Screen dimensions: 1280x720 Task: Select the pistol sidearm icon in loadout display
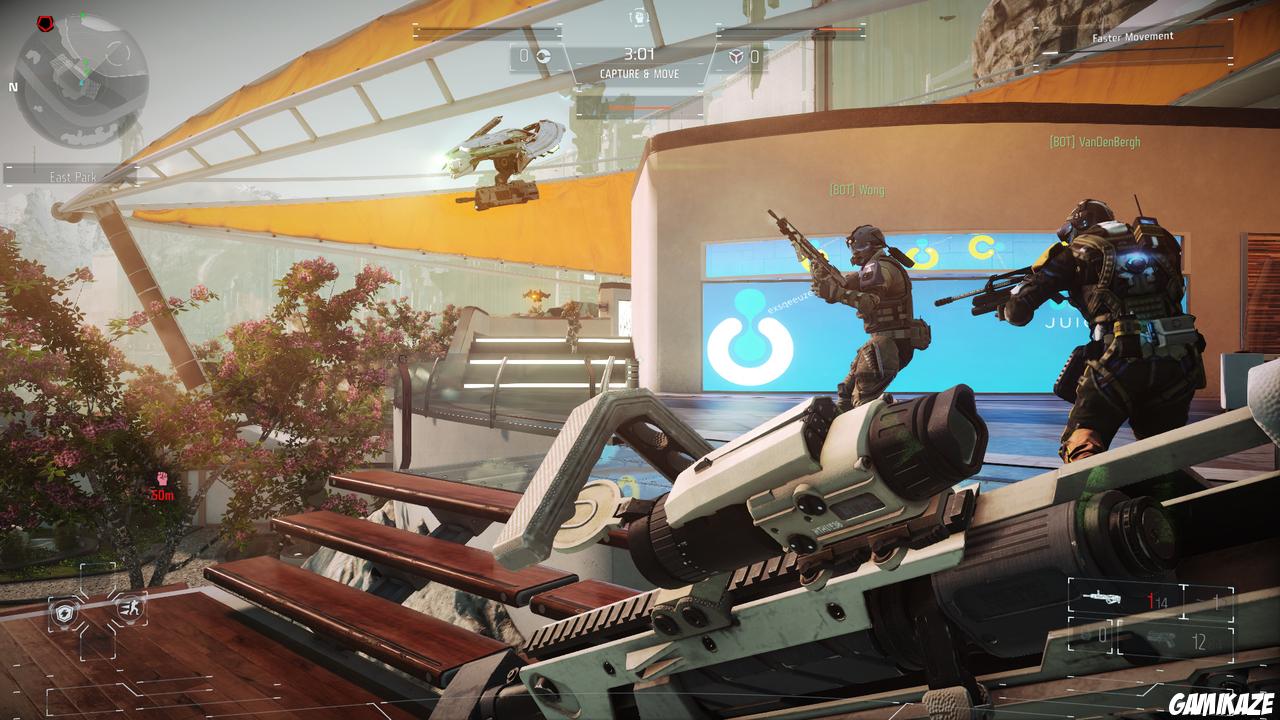tap(1160, 638)
